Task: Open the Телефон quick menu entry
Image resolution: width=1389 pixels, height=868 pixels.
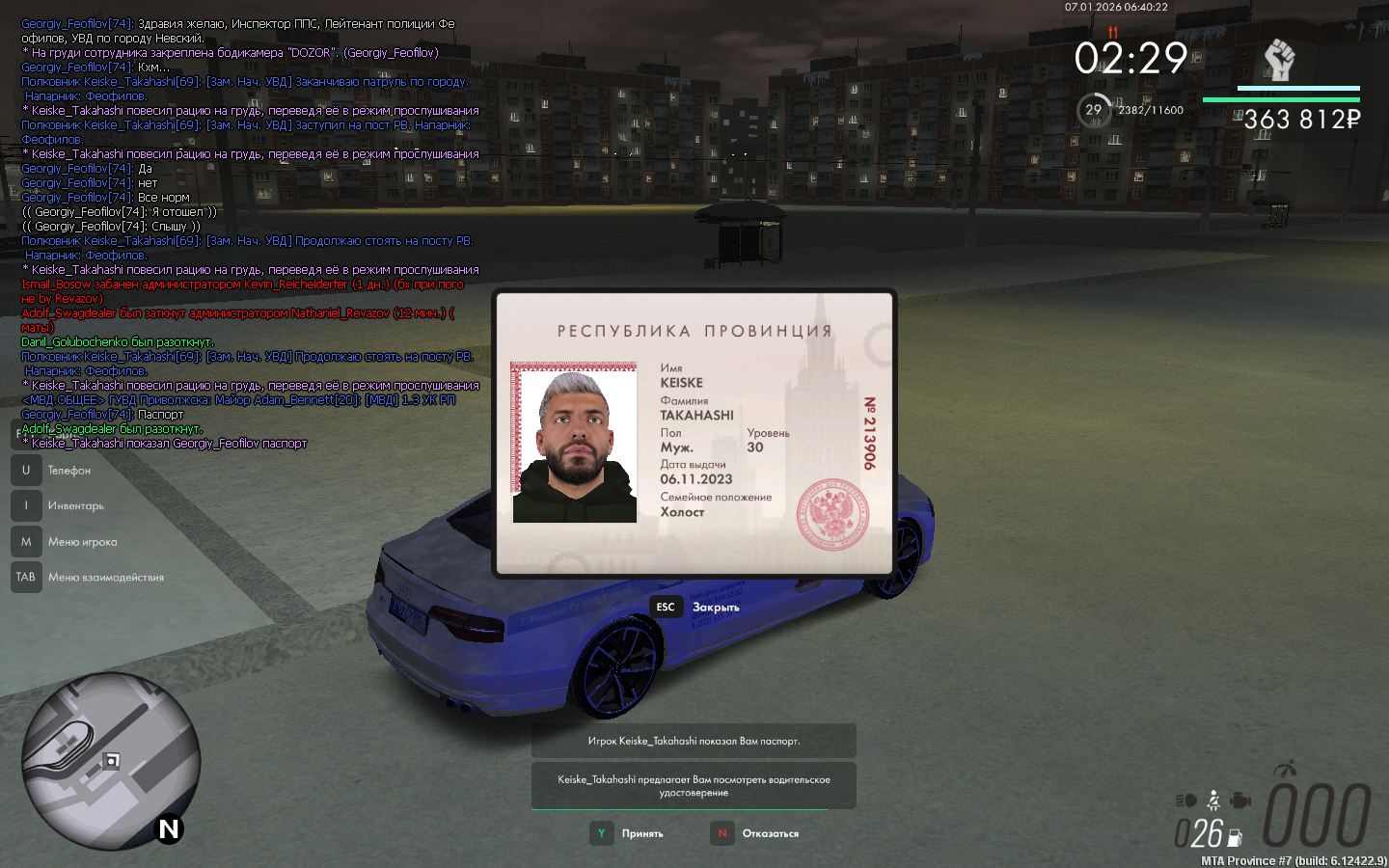Action: pos(68,471)
